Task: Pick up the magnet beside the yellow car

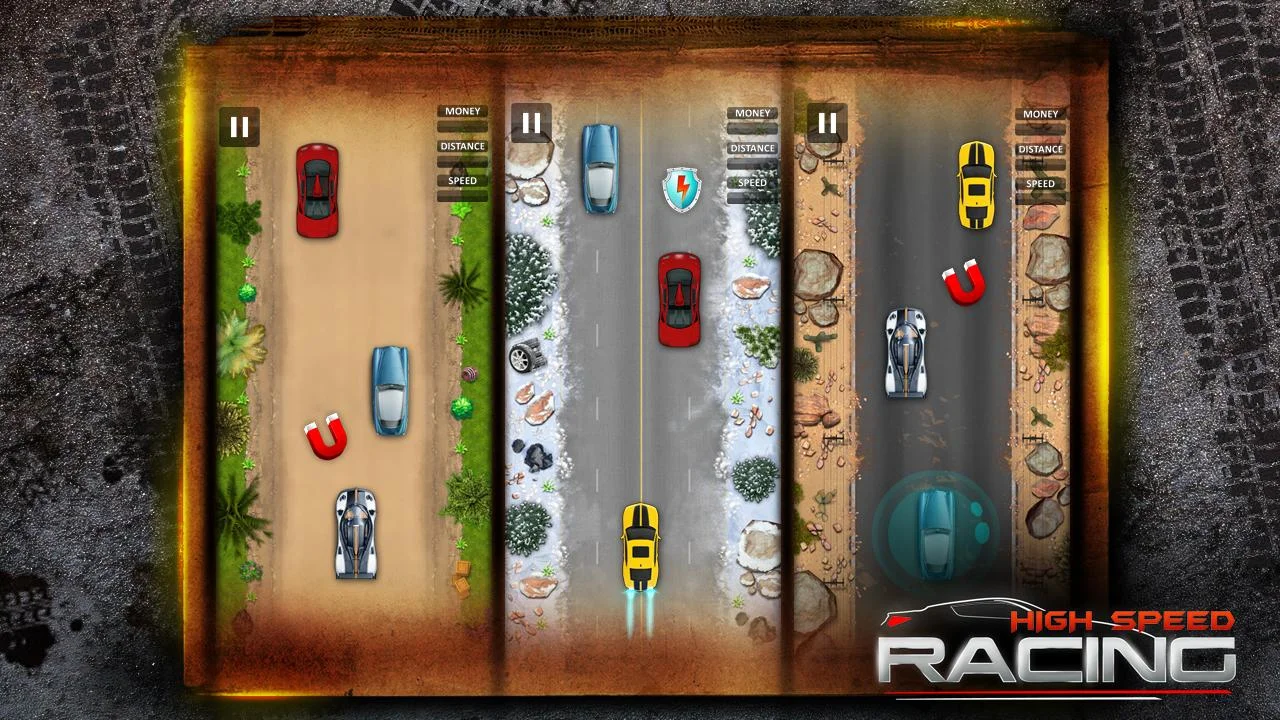Action: (963, 283)
